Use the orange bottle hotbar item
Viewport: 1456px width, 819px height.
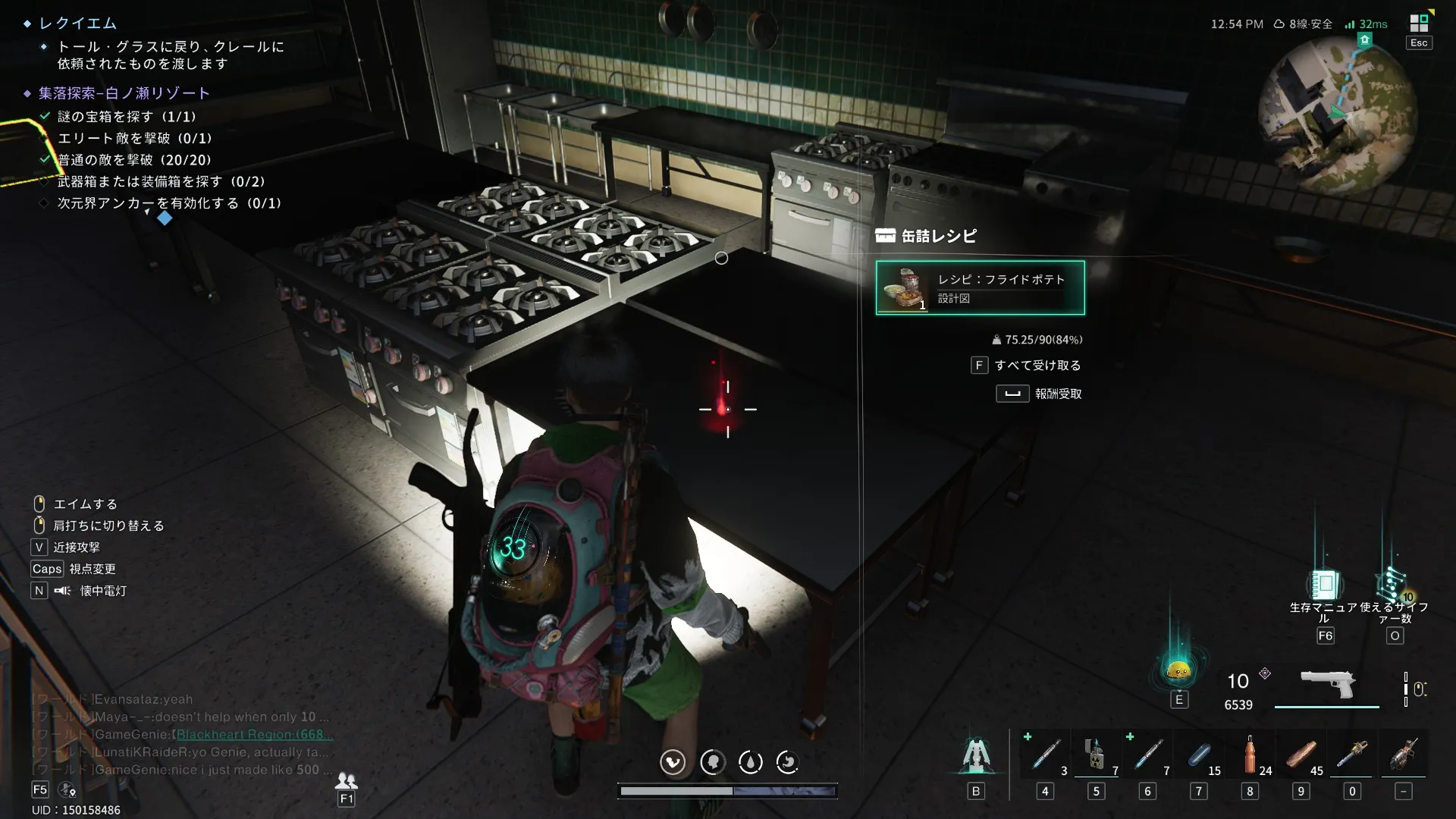click(x=1250, y=755)
